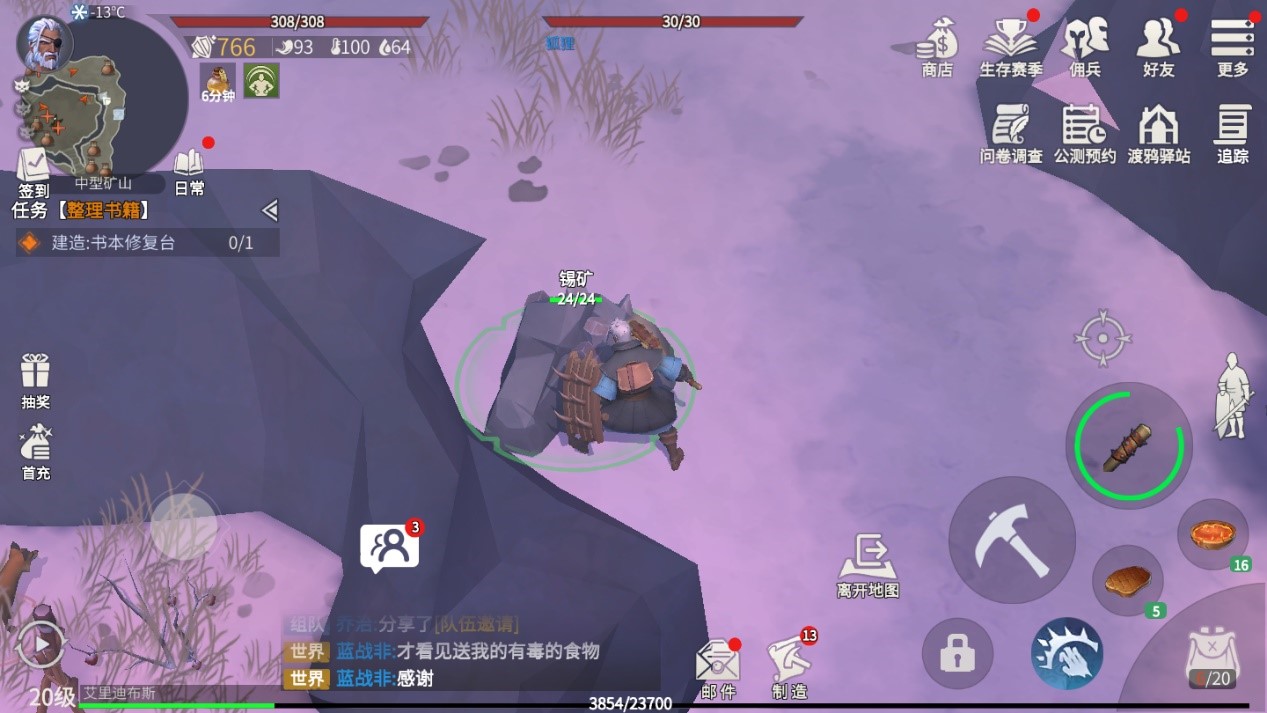Leave the map with 离开地图
Screen dimensions: 1267x713
point(868,565)
